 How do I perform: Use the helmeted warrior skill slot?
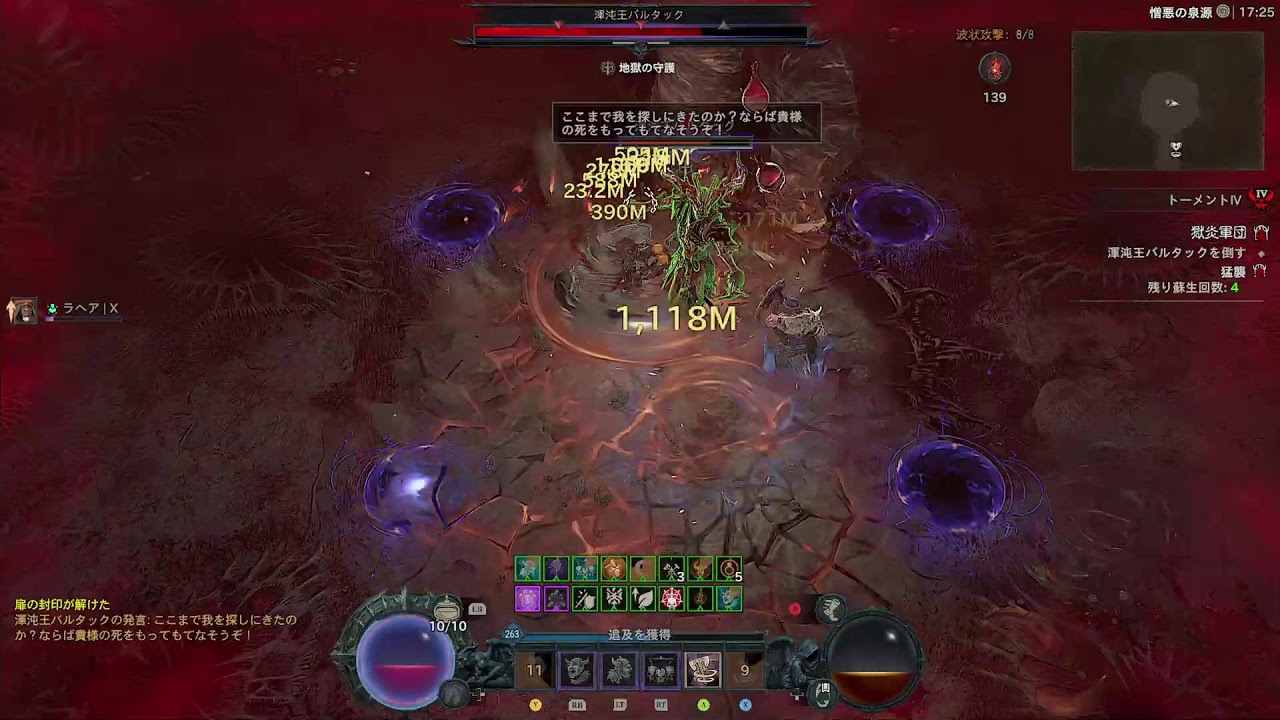tap(618, 670)
